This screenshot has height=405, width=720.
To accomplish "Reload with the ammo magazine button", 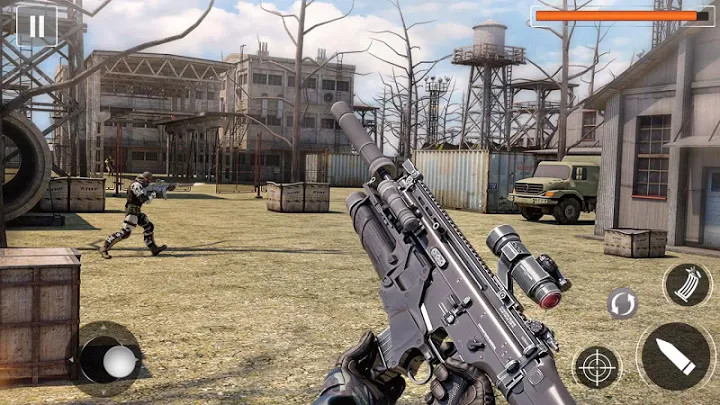I will click(687, 285).
